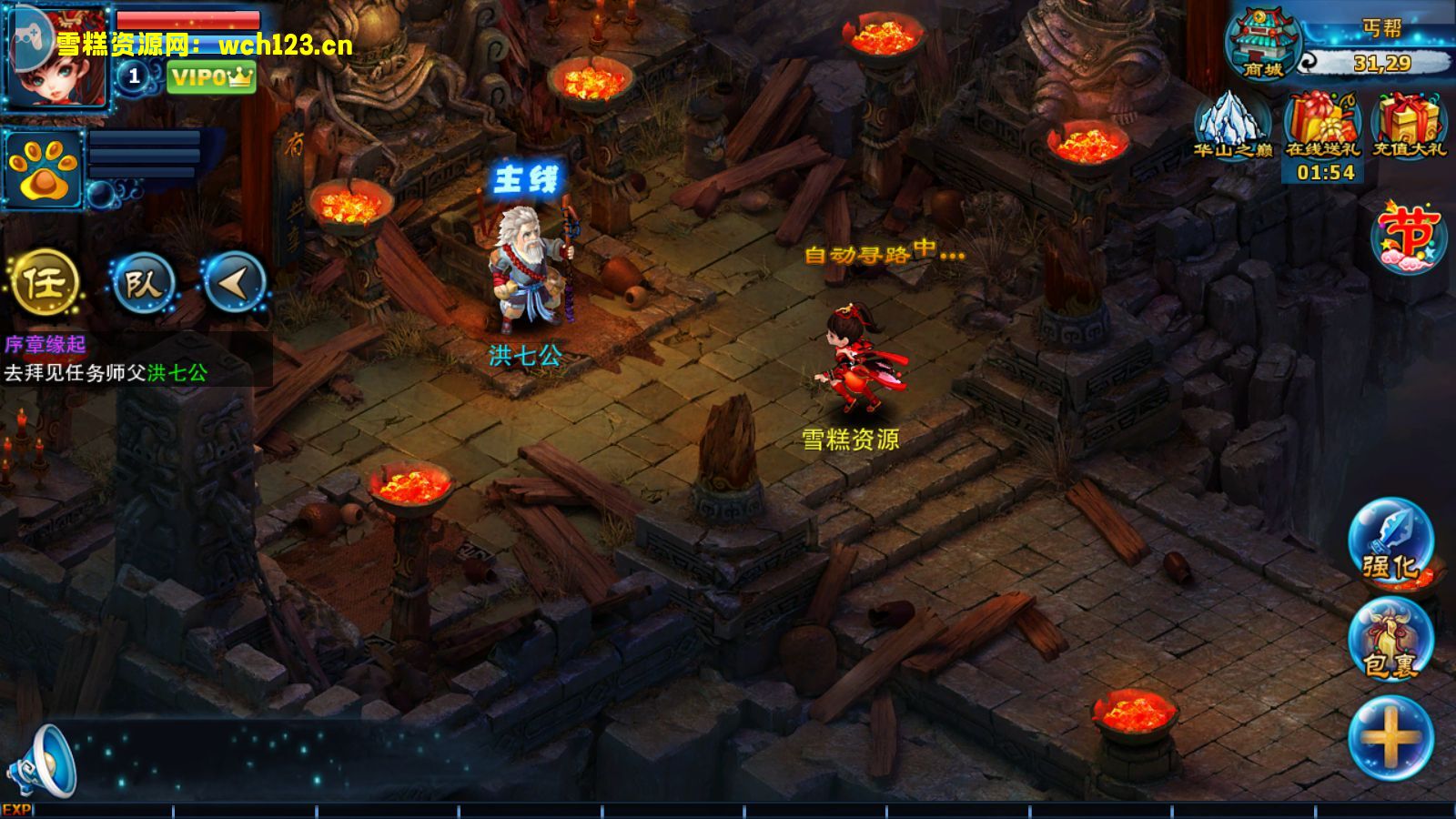Tap the 主线 main quest marker

[x=525, y=179]
